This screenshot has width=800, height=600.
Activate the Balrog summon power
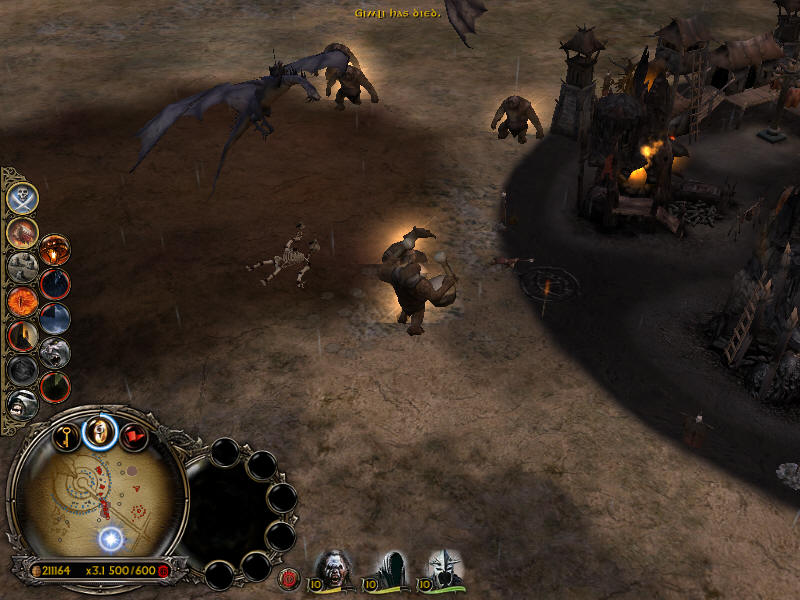click(x=22, y=232)
